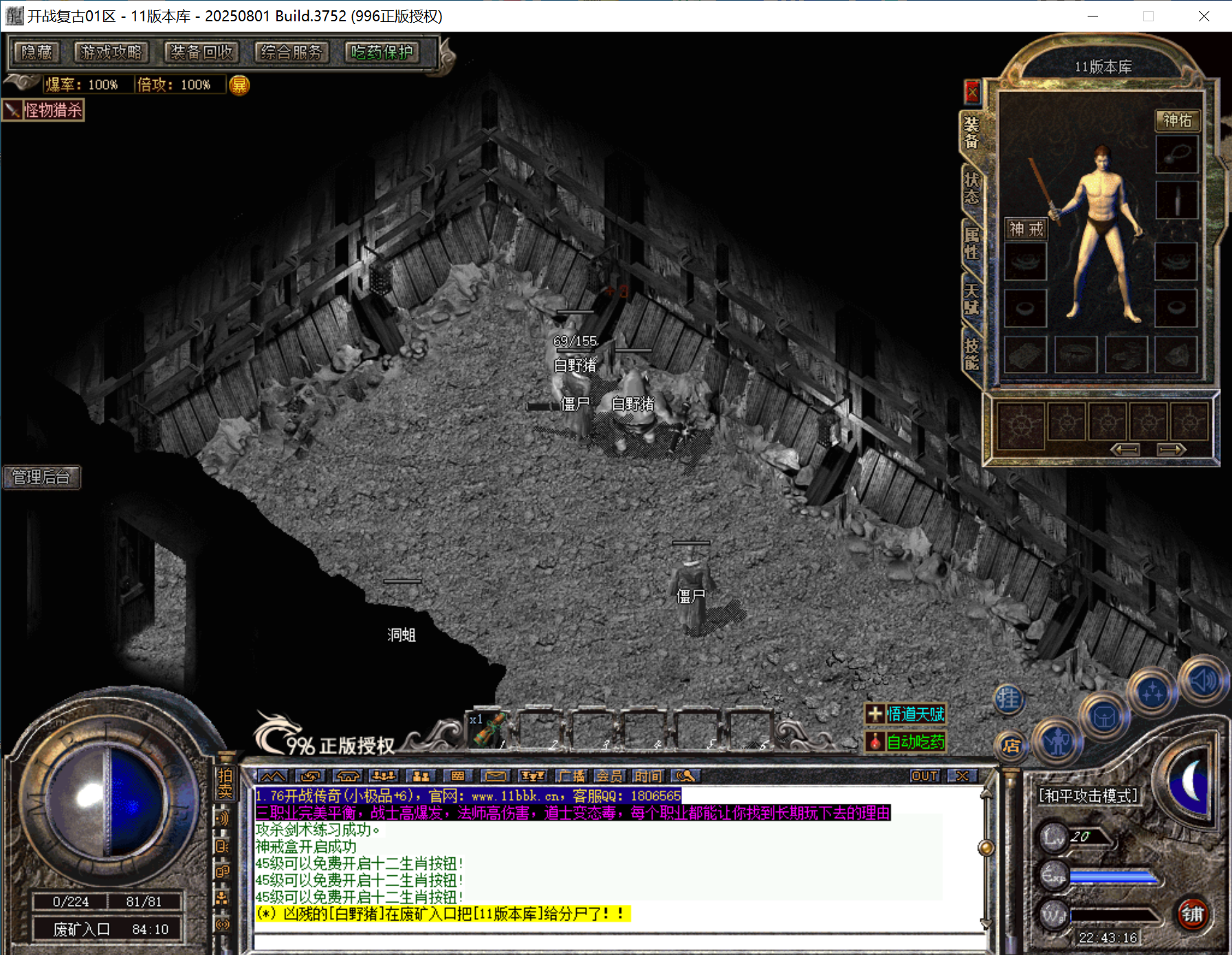The height and width of the screenshot is (955, 1232).
Task: Switch to the 属性 attributes tab
Action: click(971, 243)
